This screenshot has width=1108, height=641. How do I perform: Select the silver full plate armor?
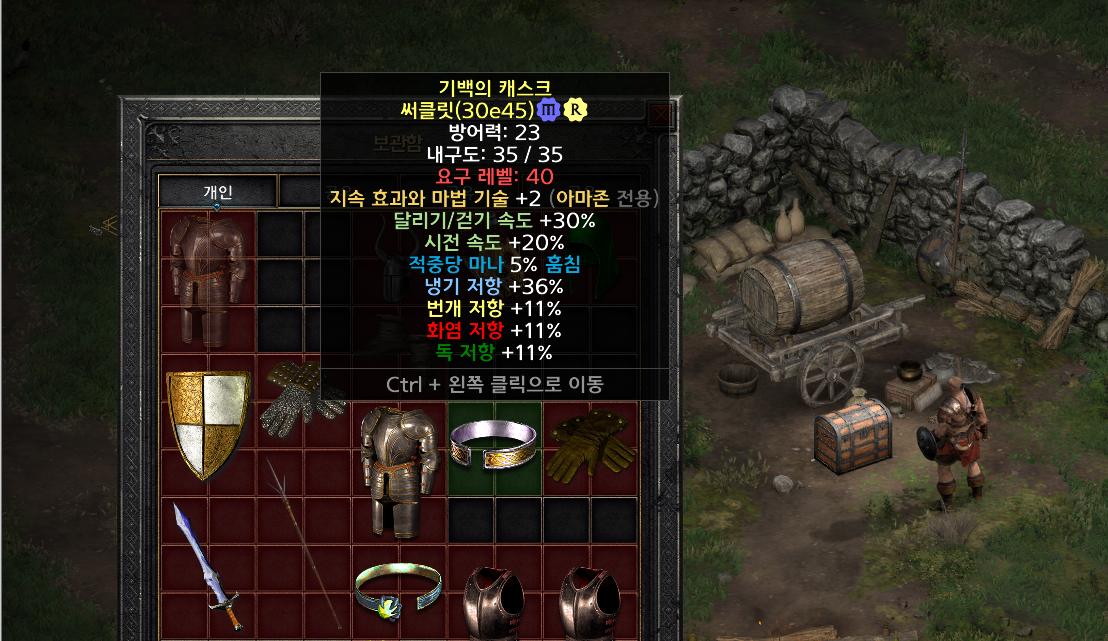point(399,468)
